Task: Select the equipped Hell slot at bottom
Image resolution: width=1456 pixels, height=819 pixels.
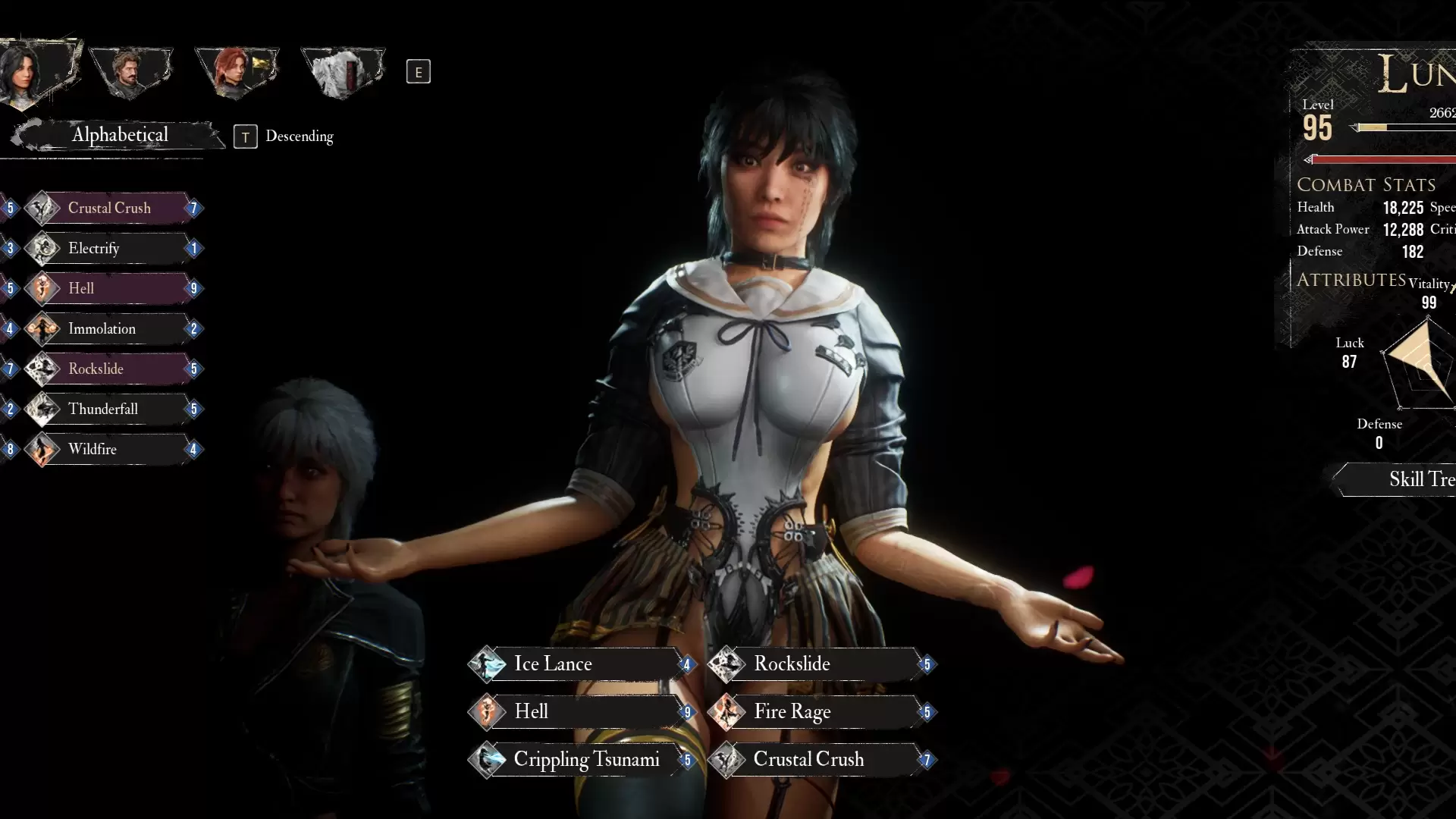Action: pyautogui.click(x=580, y=712)
